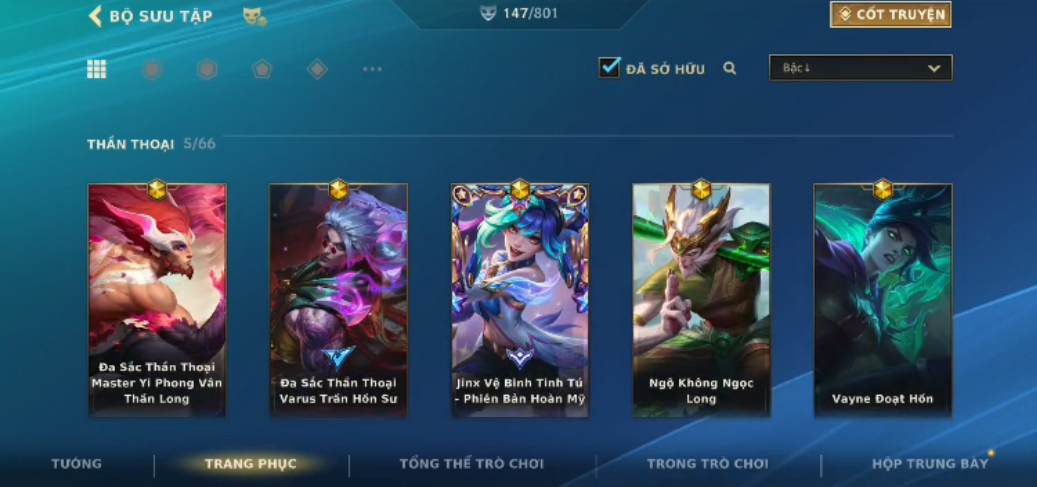Select the pentagon rarity filter icon
This screenshot has height=487, width=1037.
tap(262, 69)
